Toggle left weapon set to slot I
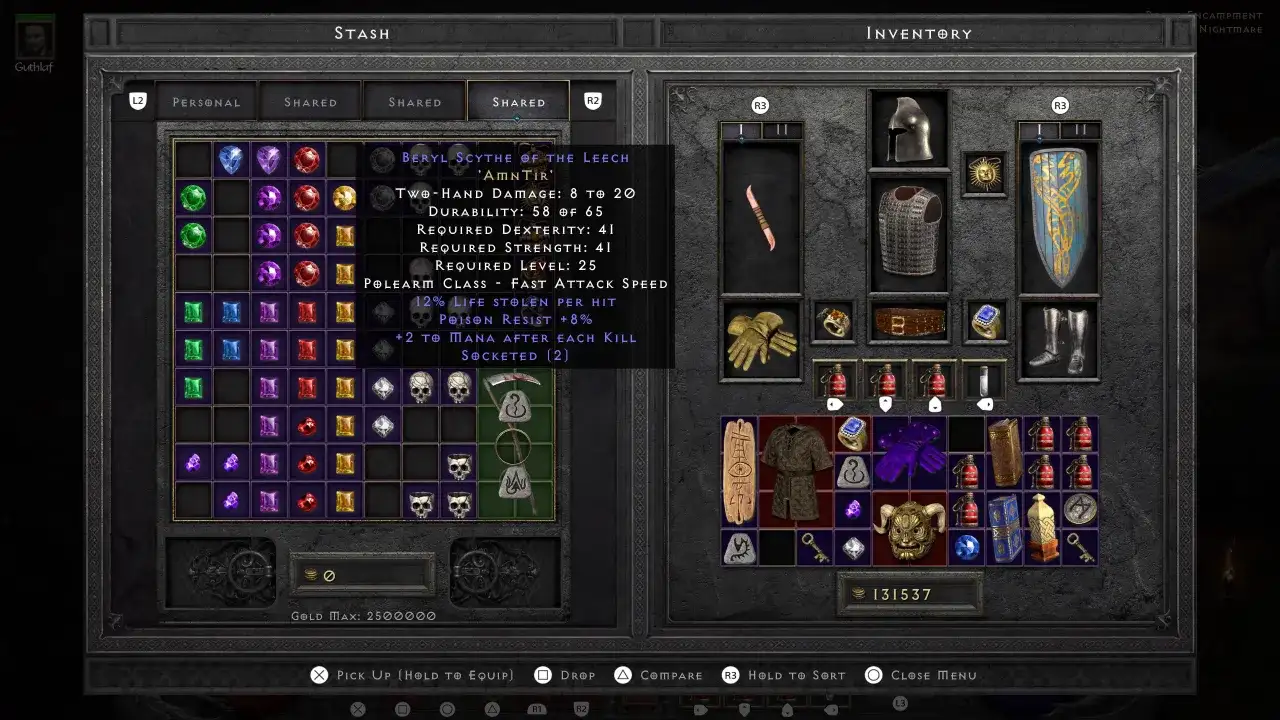Screen dimensions: 1280x720 coord(741,129)
